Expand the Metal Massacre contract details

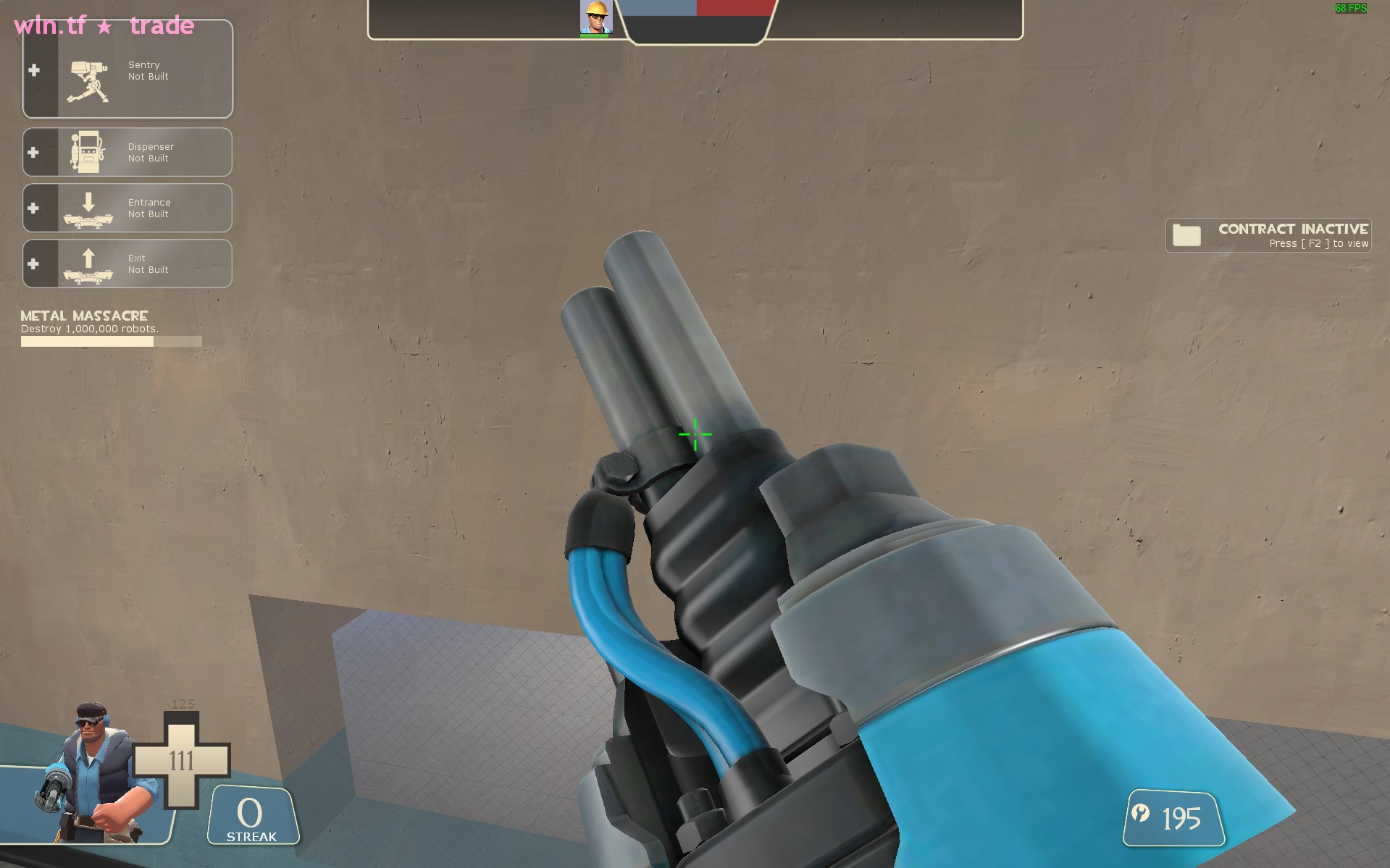point(83,316)
